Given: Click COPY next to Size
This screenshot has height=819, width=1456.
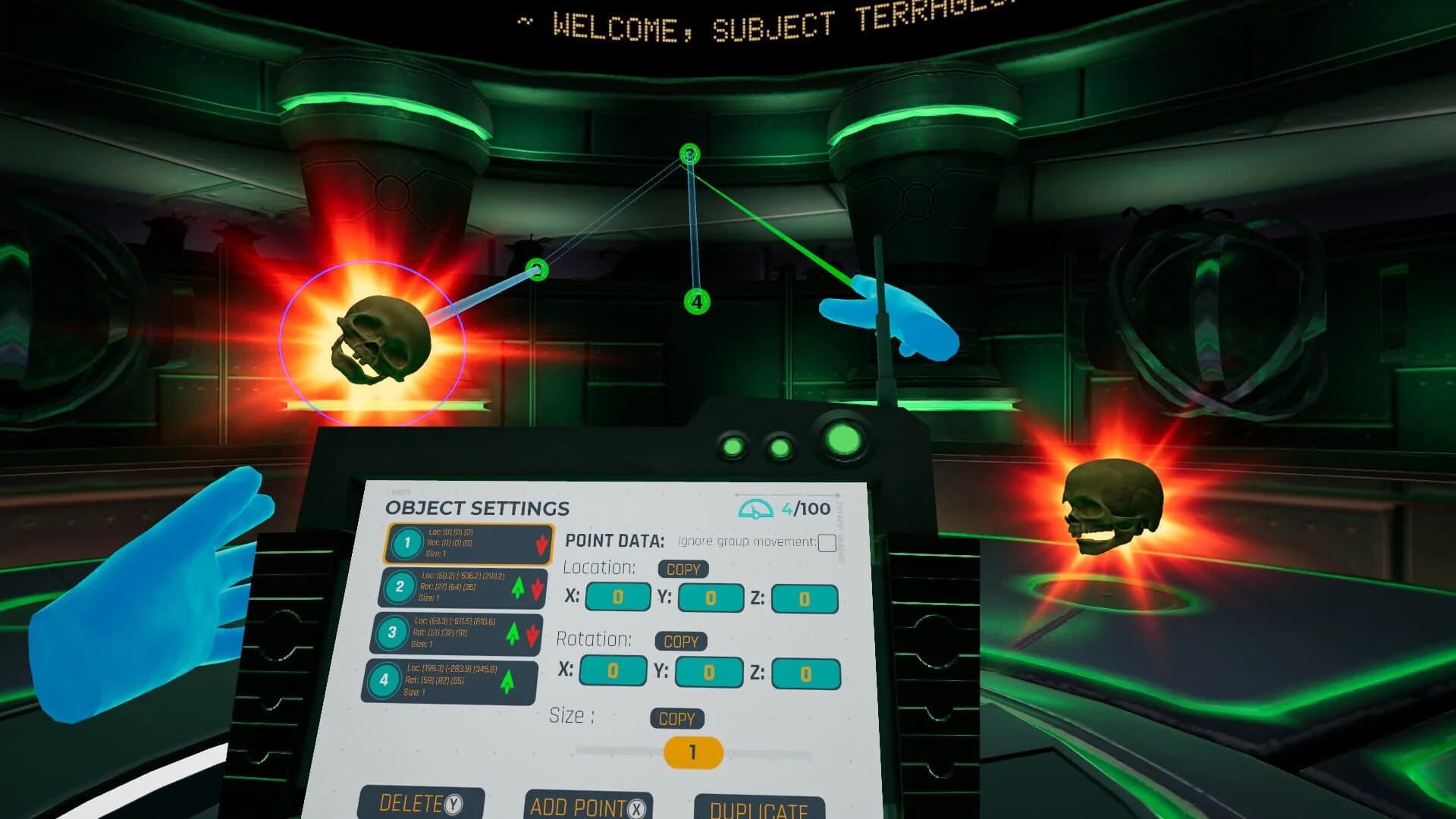Looking at the screenshot, I should pyautogui.click(x=676, y=719).
